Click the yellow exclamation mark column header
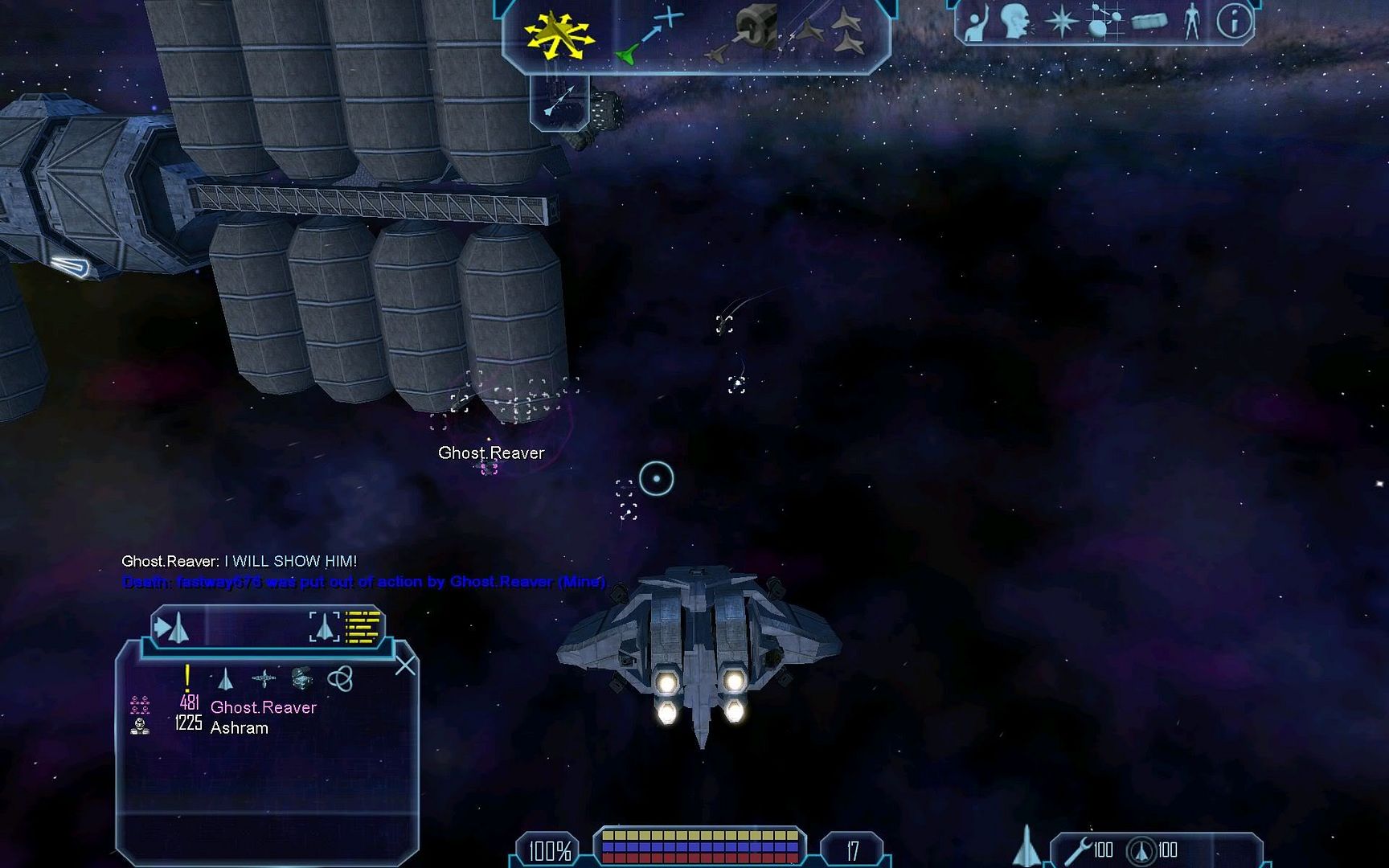This screenshot has height=868, width=1389. (187, 678)
